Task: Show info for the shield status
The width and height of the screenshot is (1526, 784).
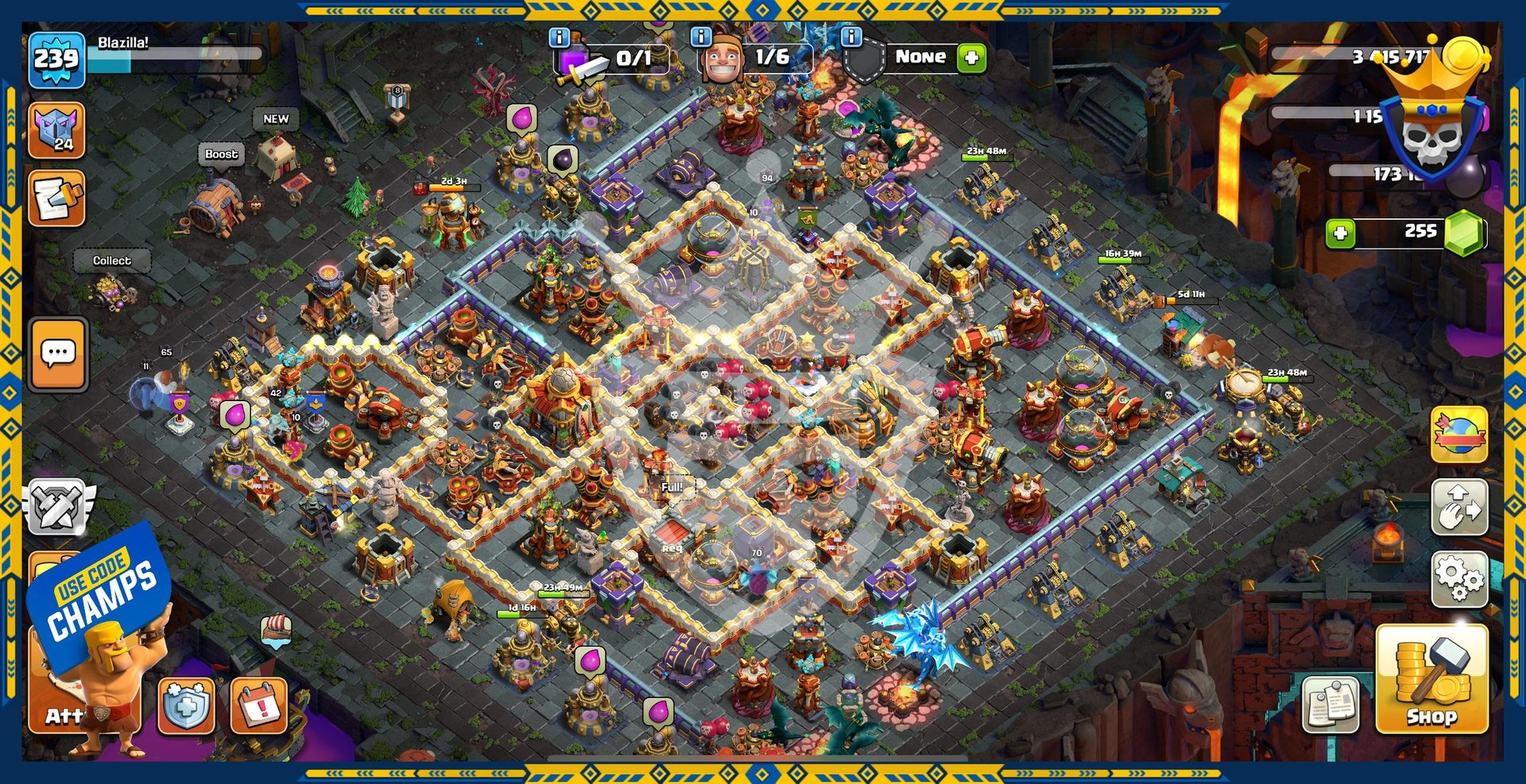Action: pyautogui.click(x=851, y=37)
